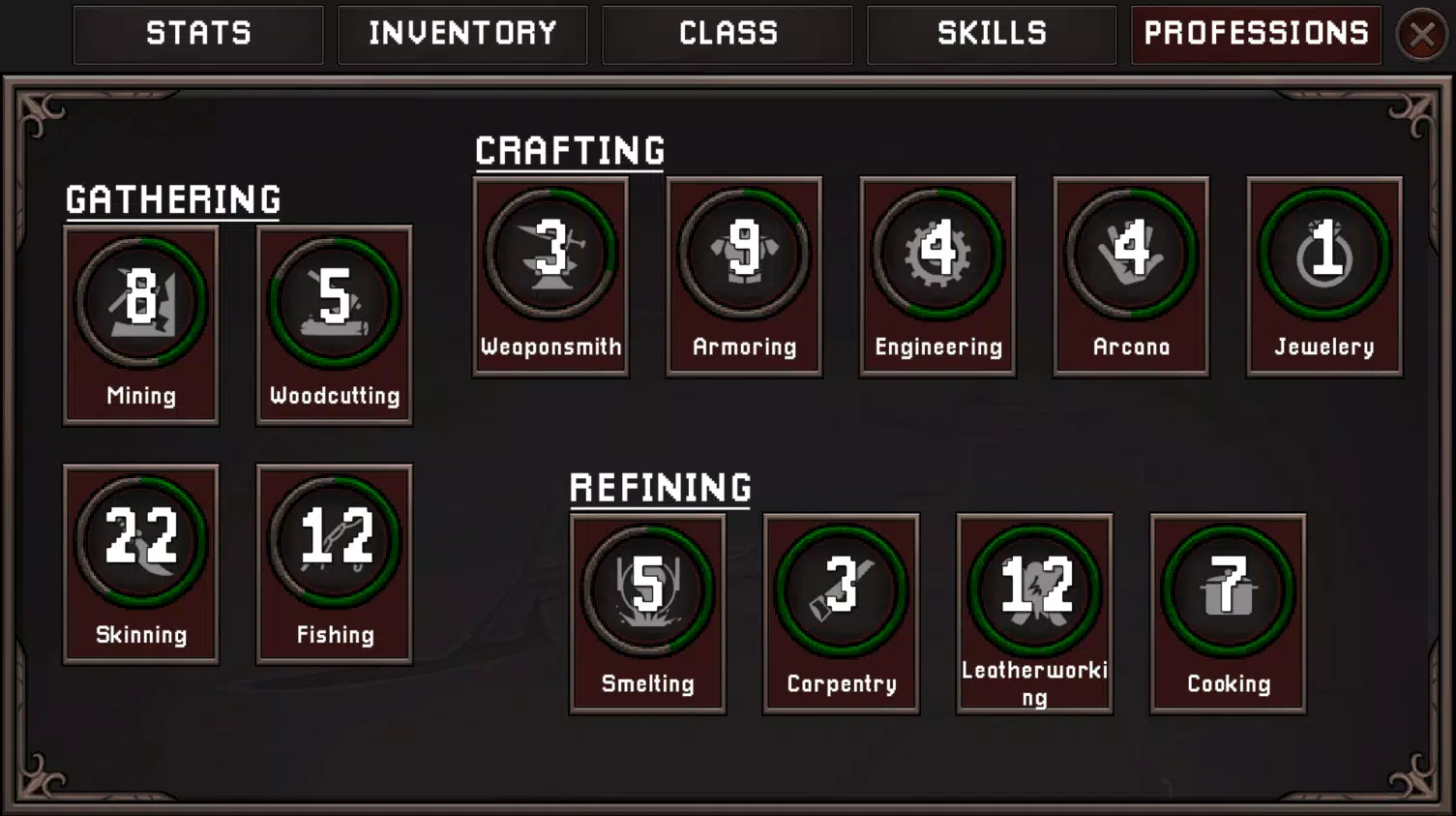
Task: Select the Engineering gear icon
Action: pos(937,252)
